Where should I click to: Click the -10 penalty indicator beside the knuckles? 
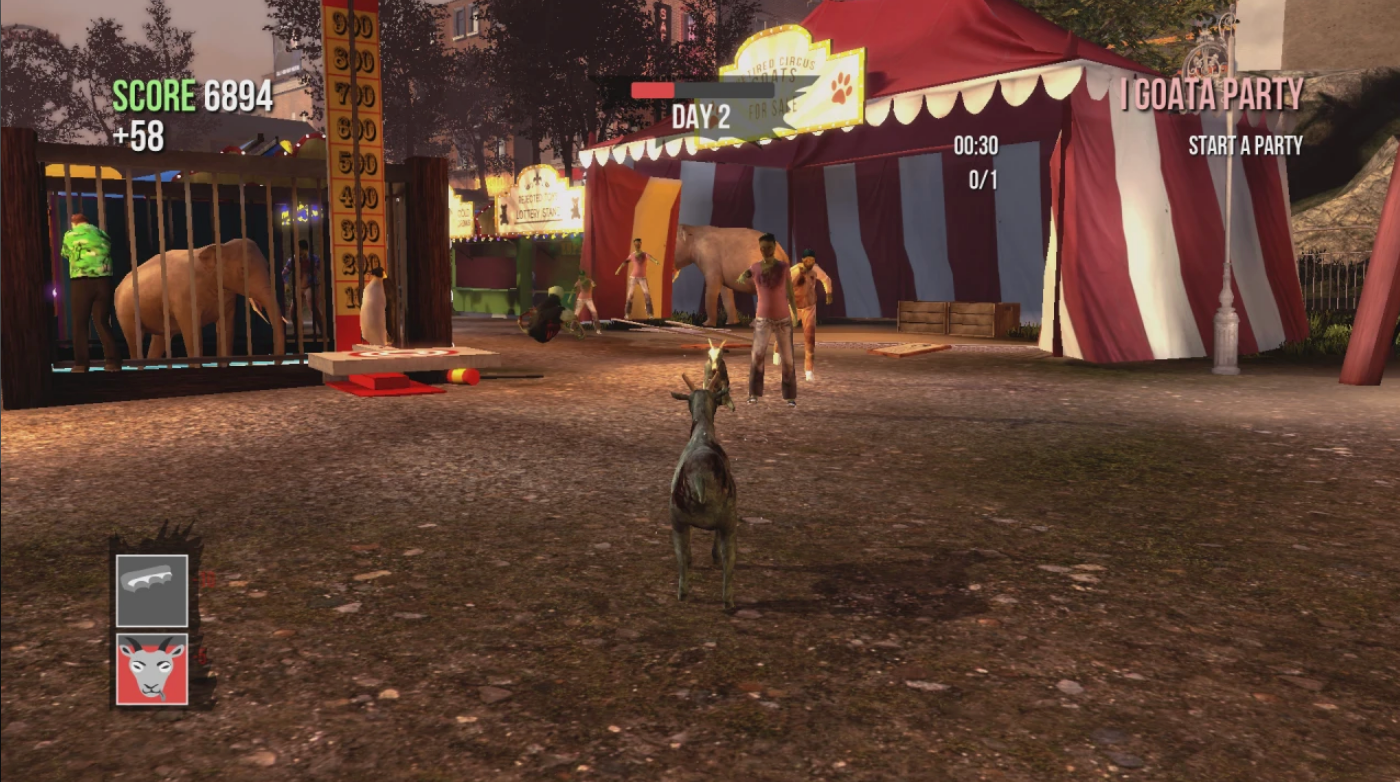(x=203, y=580)
